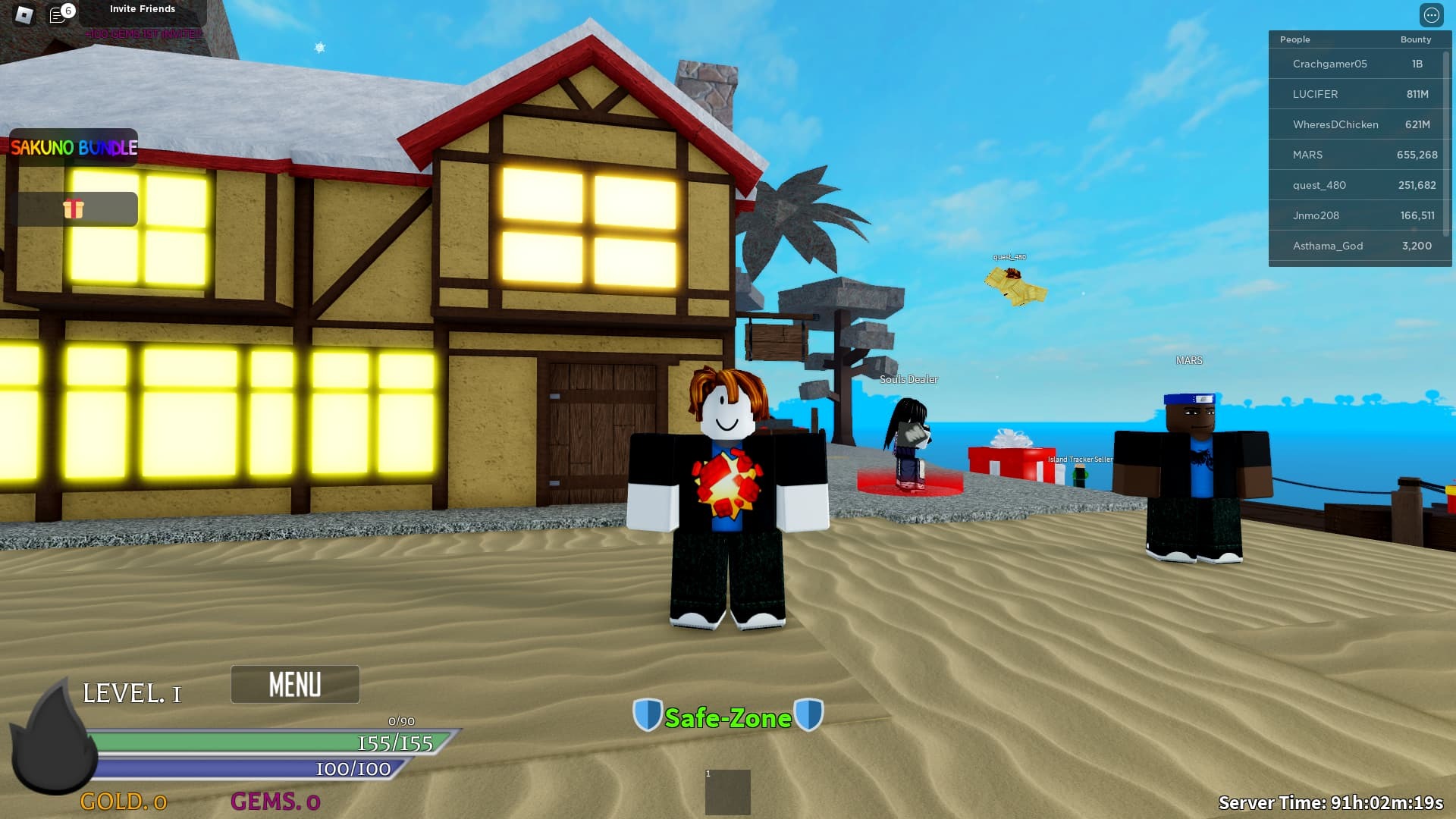This screenshot has width=1456, height=819.
Task: Open the Roblox main menu logo
Action: point(24,14)
